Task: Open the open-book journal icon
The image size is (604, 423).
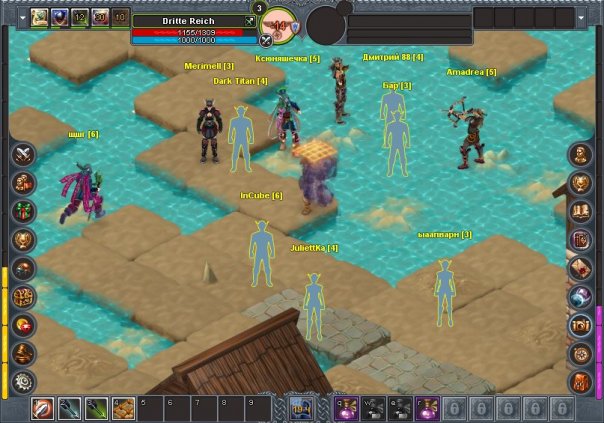Action: [x=581, y=211]
